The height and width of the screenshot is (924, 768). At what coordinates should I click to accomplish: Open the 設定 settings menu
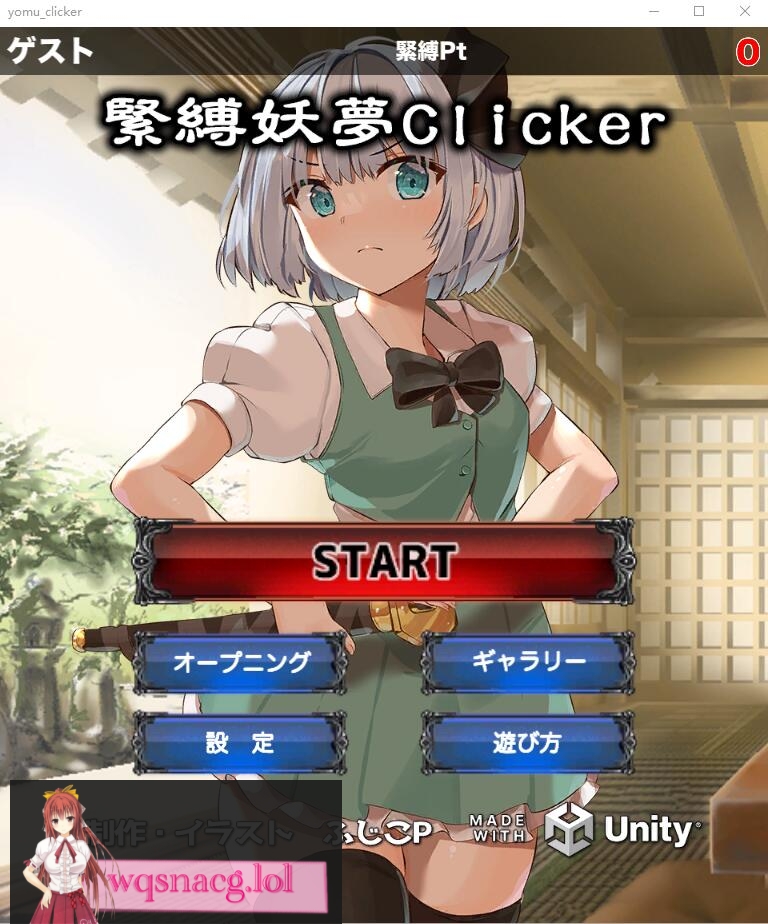(x=241, y=743)
